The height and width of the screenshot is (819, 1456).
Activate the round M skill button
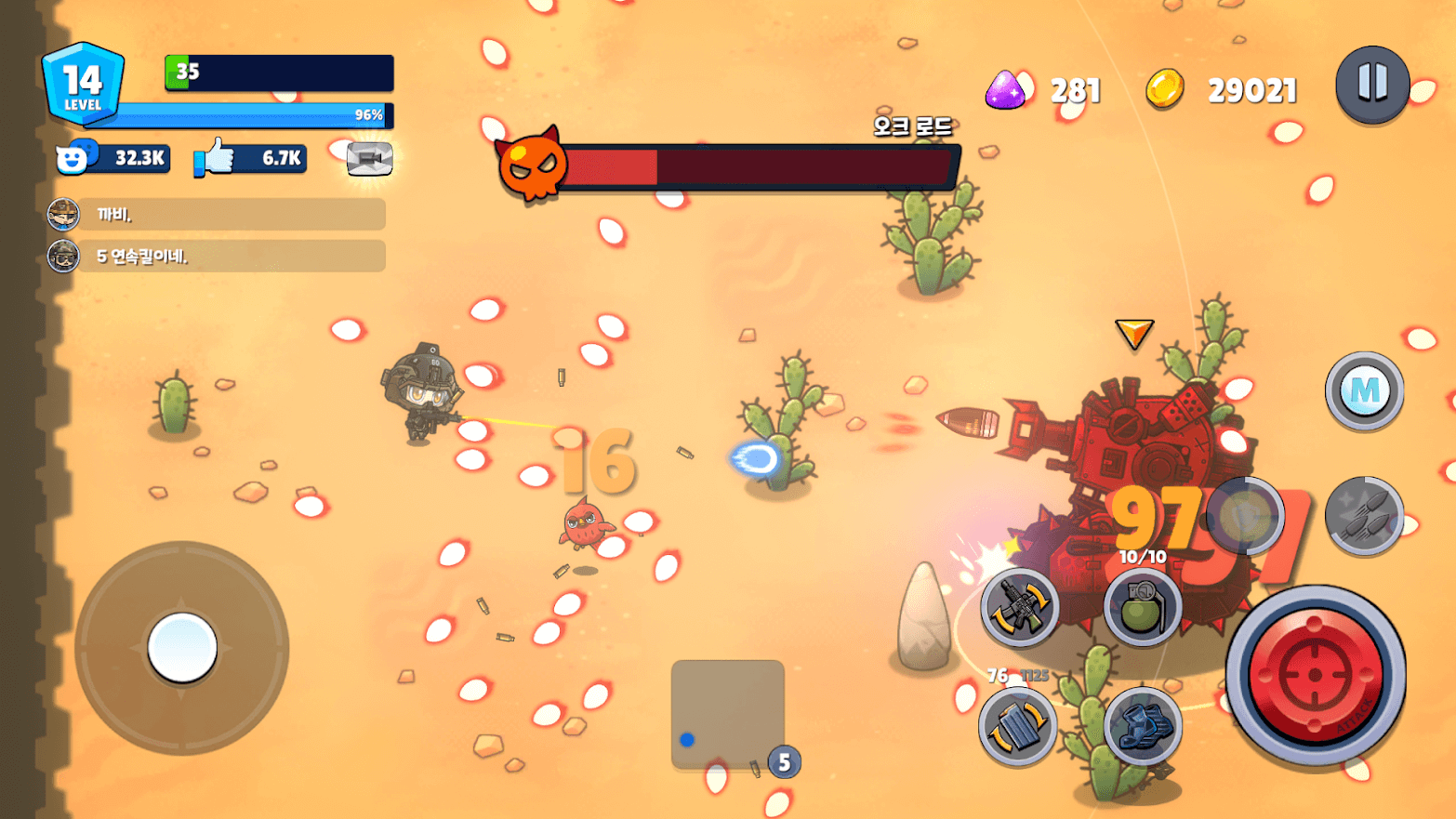tap(1364, 391)
